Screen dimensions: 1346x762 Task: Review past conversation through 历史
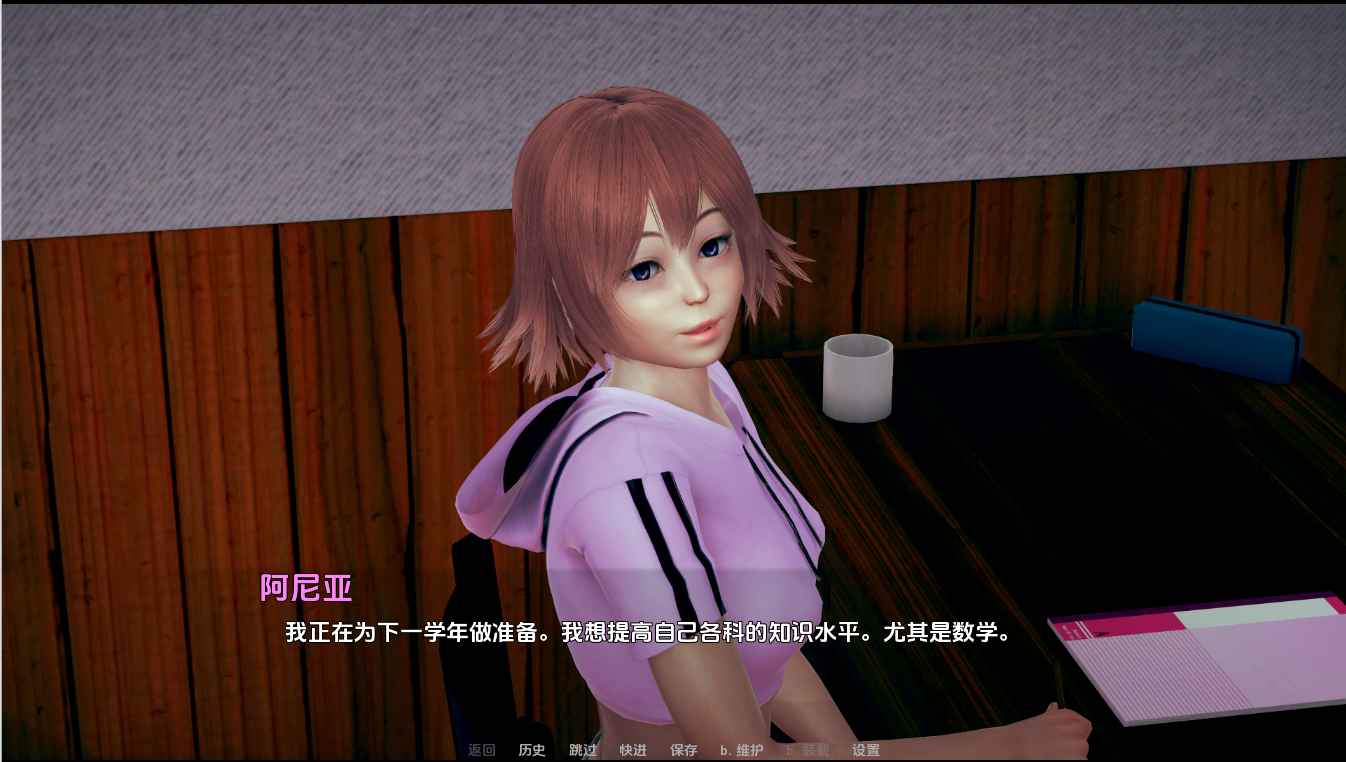click(530, 750)
